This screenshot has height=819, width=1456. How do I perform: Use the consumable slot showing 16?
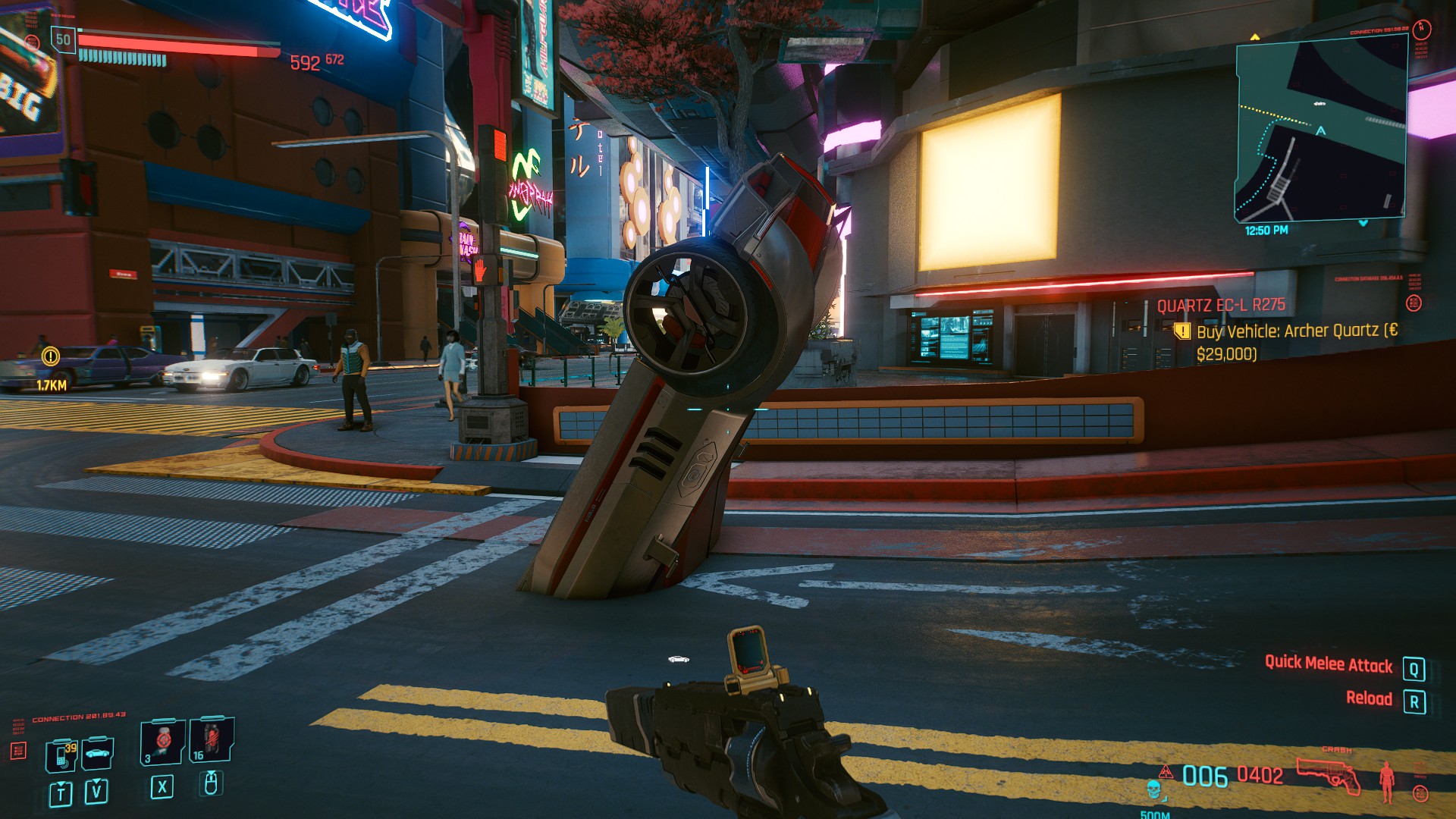(x=210, y=739)
